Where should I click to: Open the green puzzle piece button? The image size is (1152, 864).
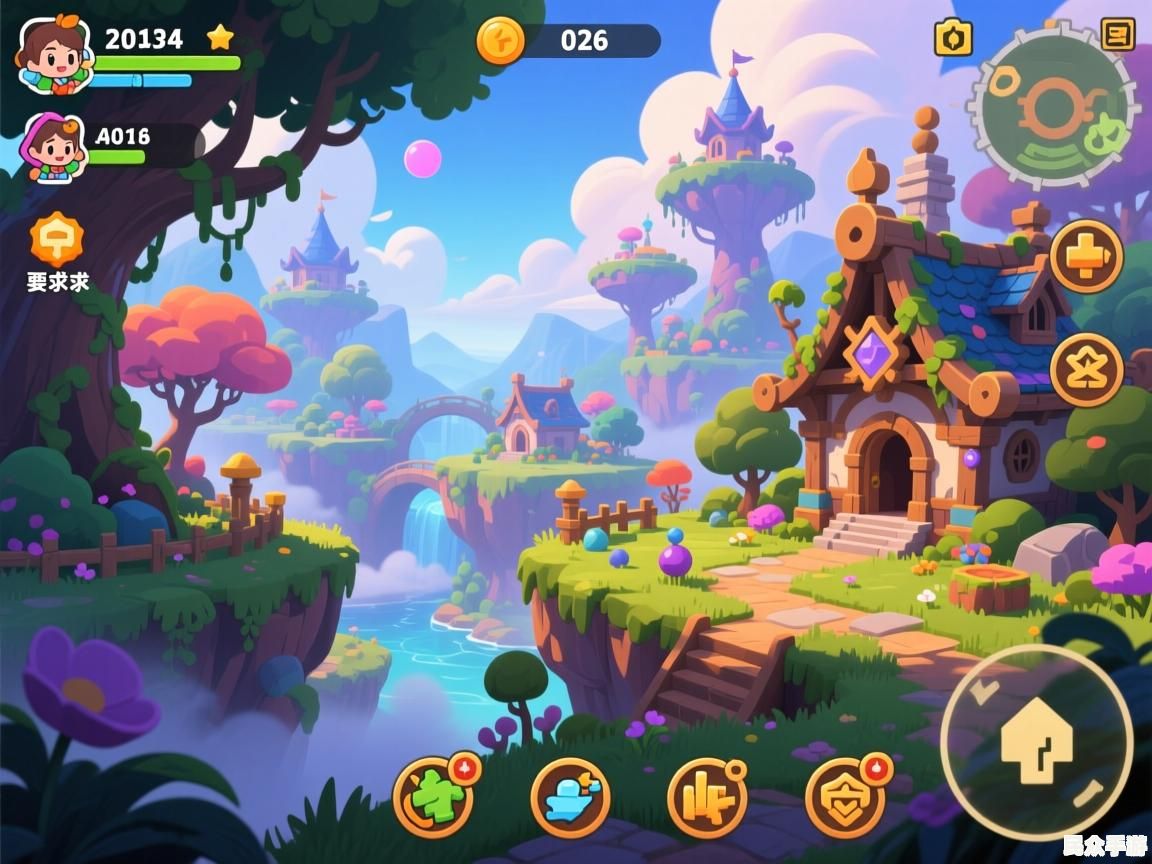(435, 797)
